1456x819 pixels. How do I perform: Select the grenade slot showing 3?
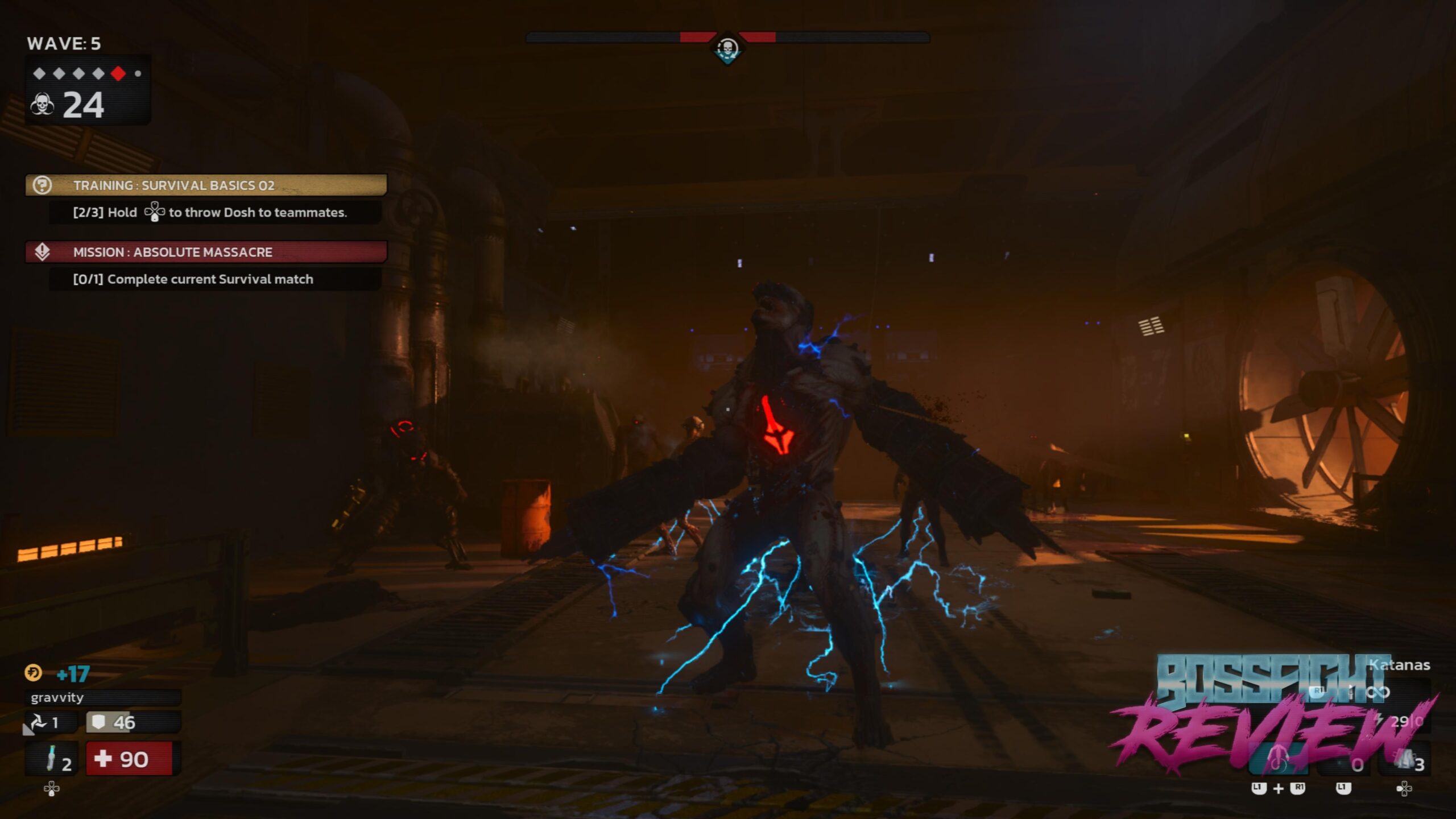click(1406, 761)
